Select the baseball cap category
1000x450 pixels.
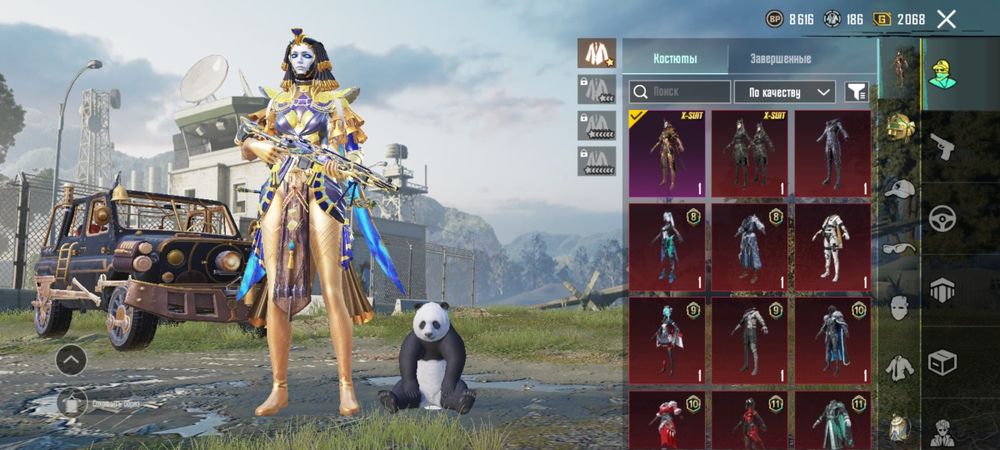[x=900, y=188]
